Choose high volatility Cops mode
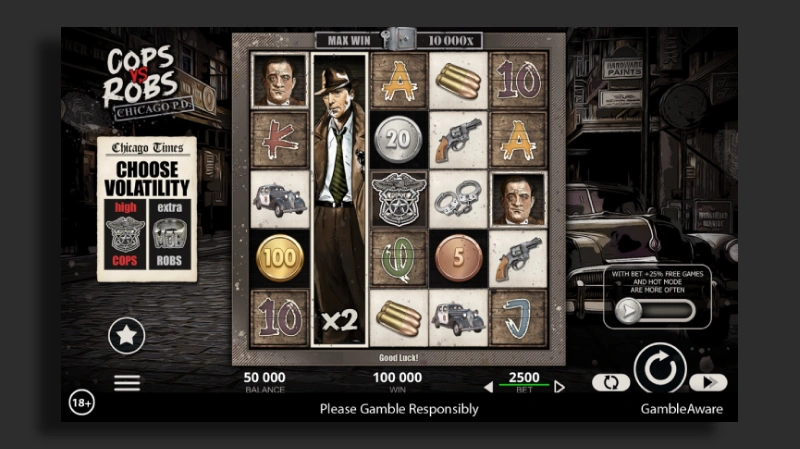Viewport: 800px width, 449px height. click(x=125, y=235)
